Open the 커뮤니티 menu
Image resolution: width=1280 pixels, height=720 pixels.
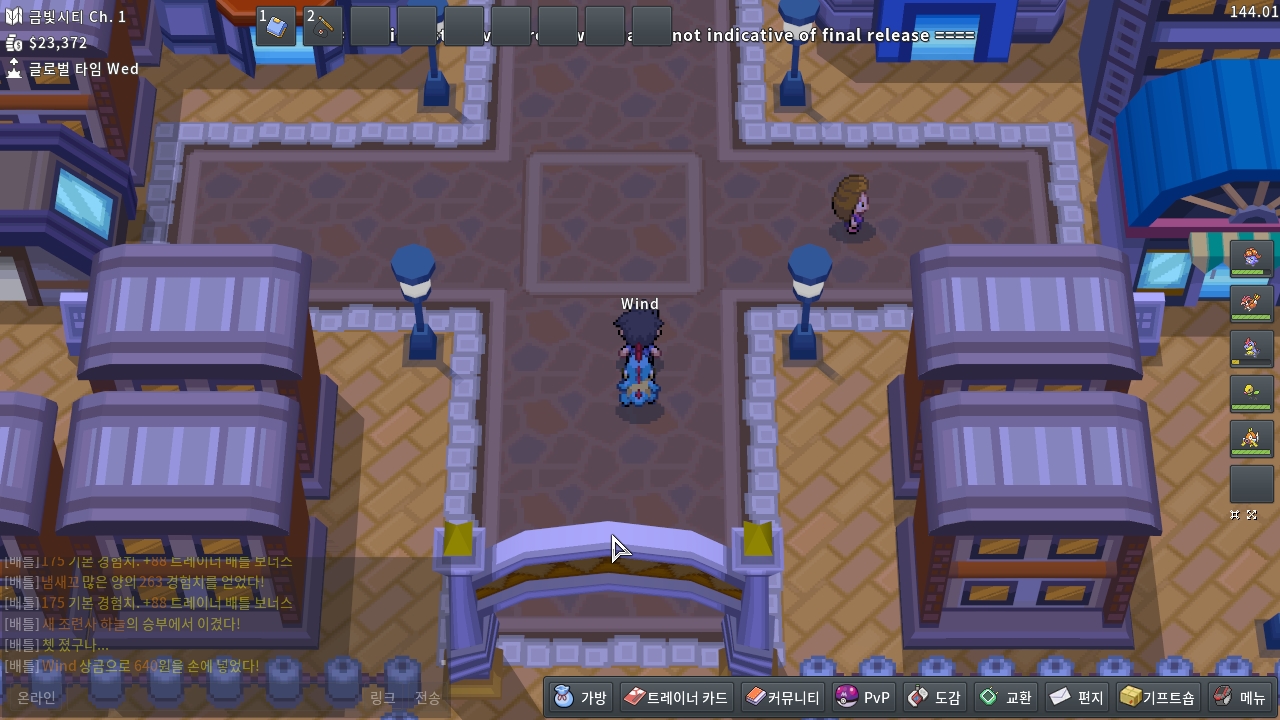783,697
